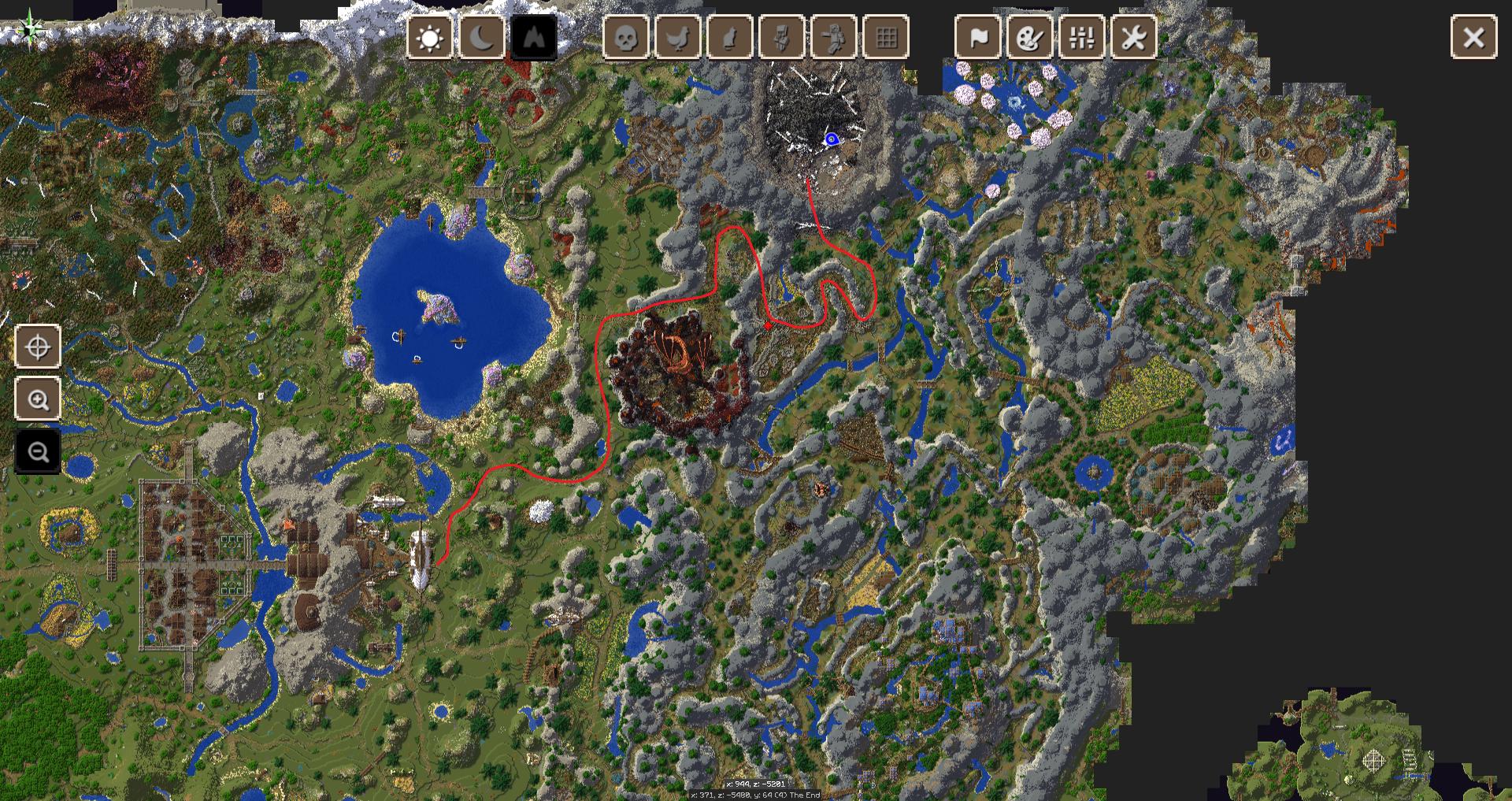
Task: Toggle the villagers display
Action: pos(782,37)
